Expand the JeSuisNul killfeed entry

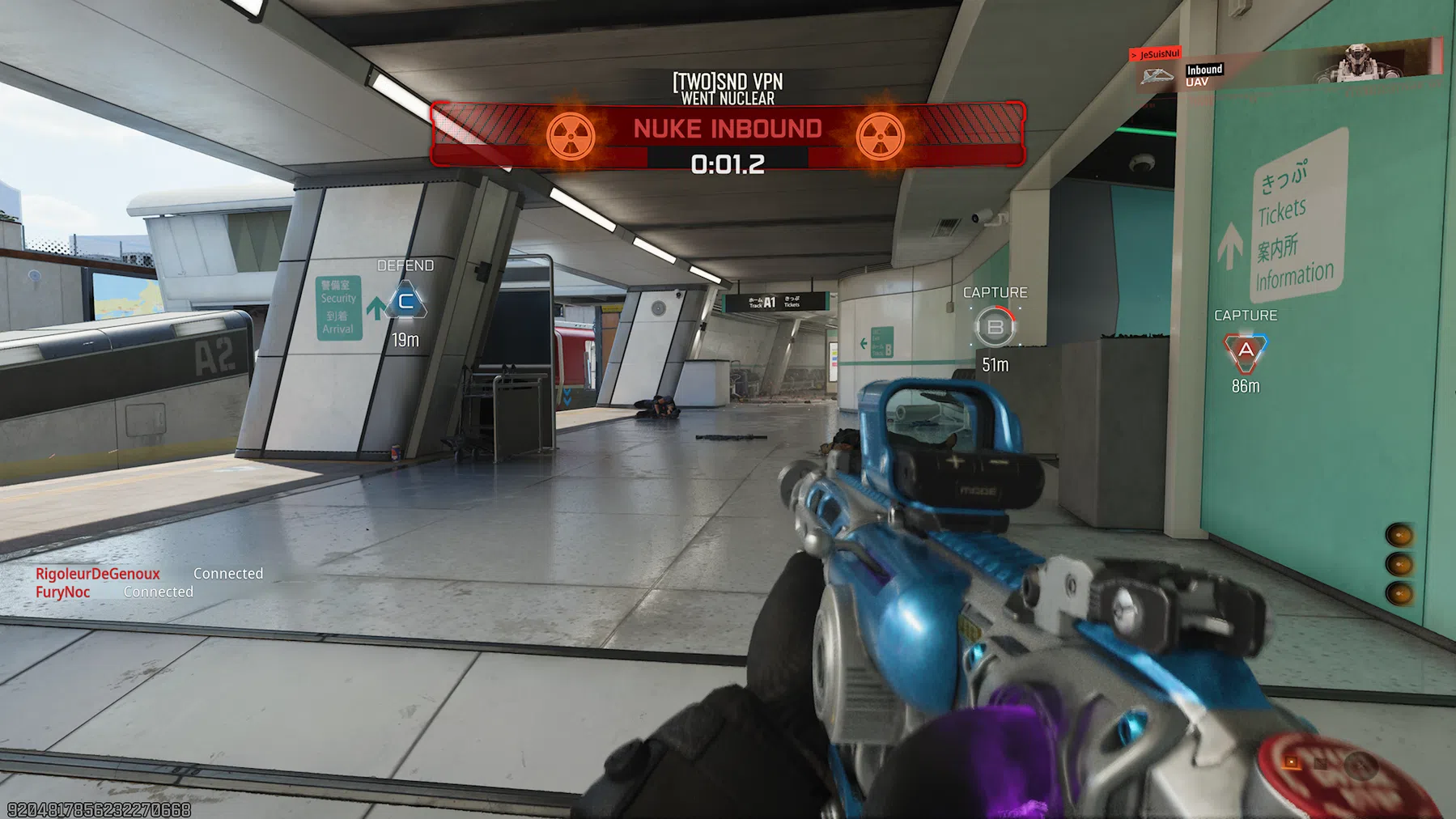1155,53
